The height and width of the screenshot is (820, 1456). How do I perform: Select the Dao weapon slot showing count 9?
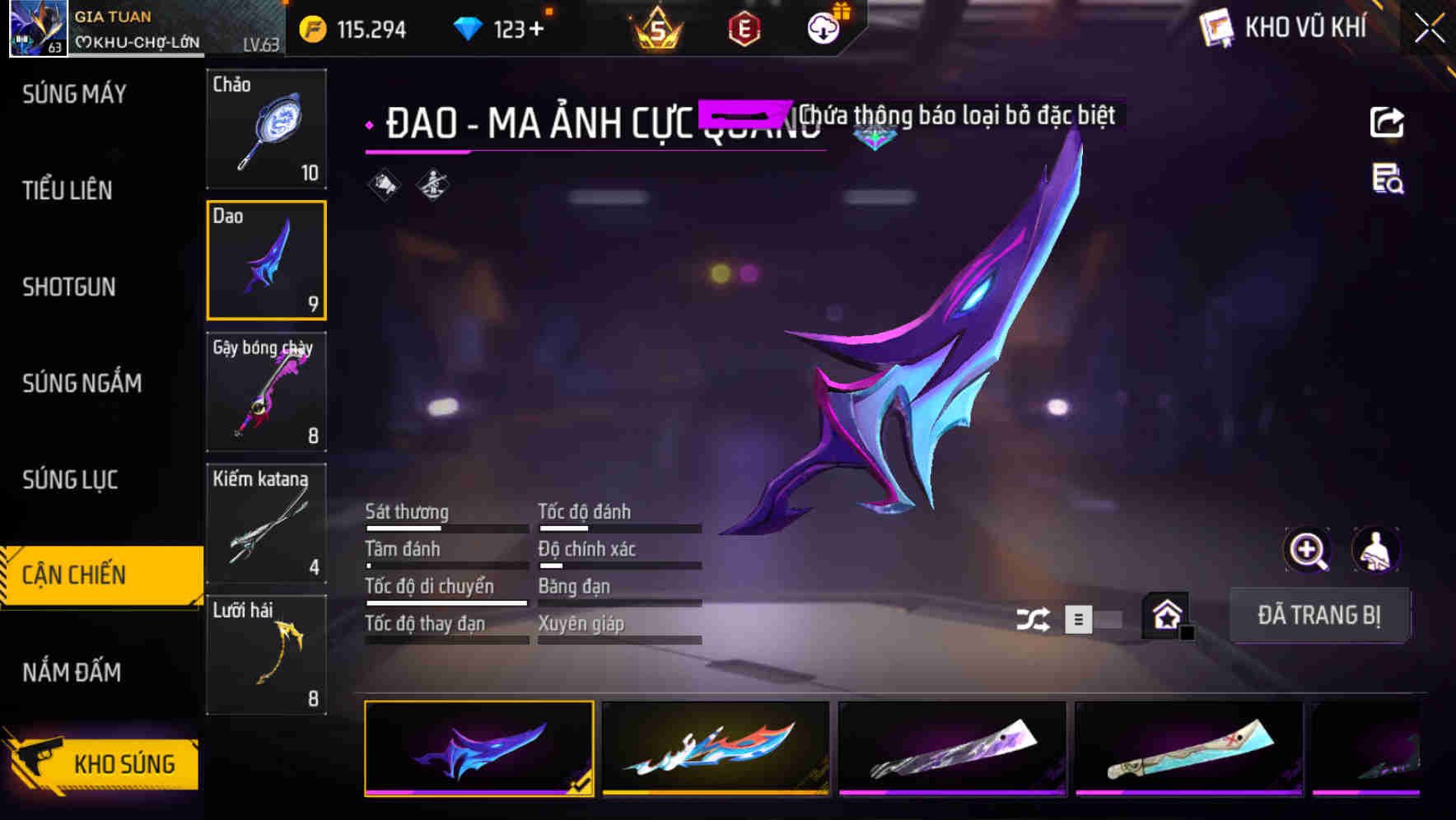click(x=266, y=259)
